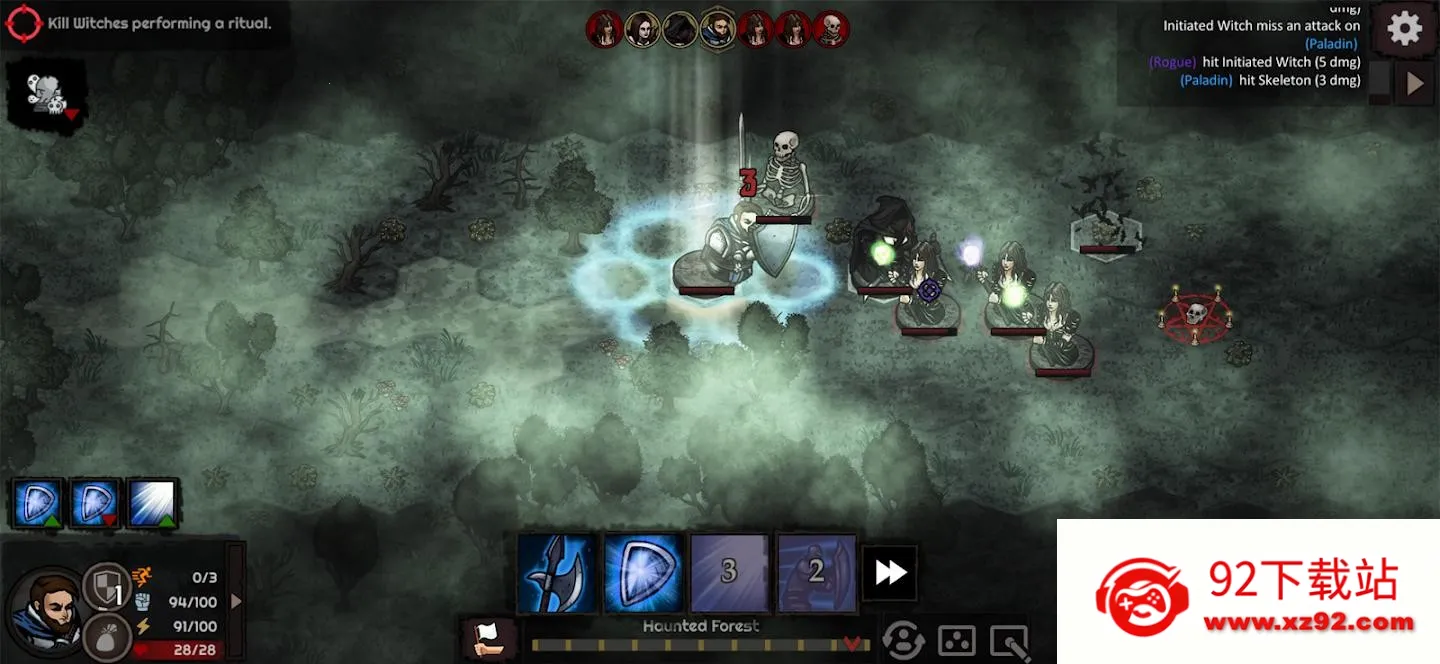Inspect the shield status with red arrow
This screenshot has width=1440, height=664.
point(96,503)
